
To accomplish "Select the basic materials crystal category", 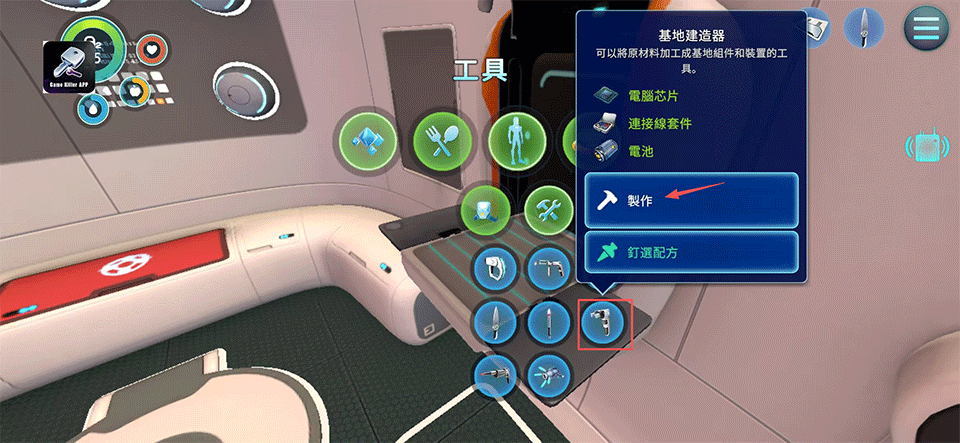I will pos(364,139).
